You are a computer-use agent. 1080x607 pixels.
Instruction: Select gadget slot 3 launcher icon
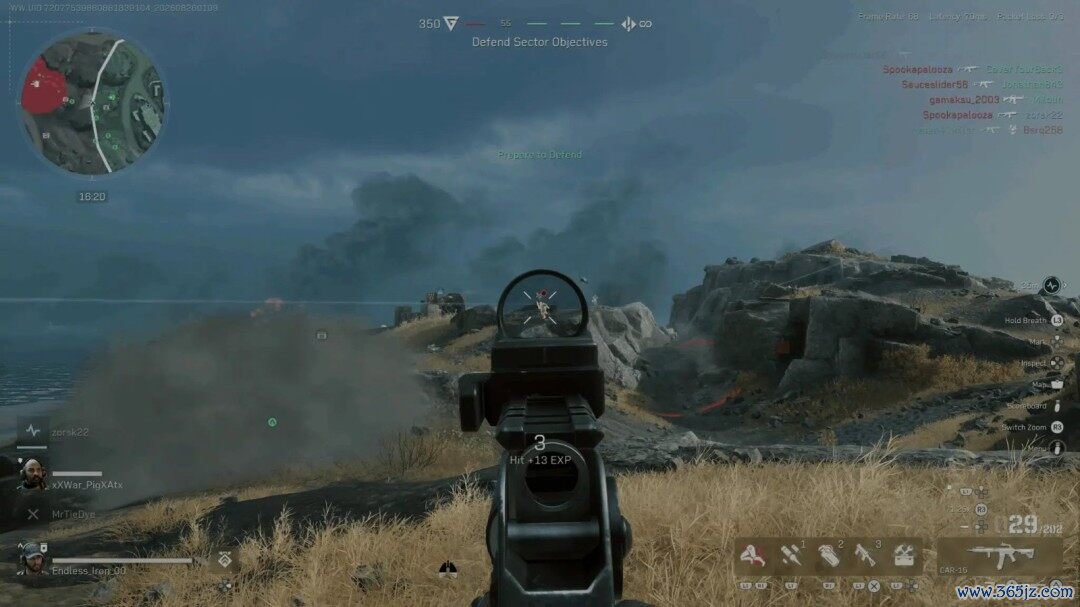pos(865,556)
